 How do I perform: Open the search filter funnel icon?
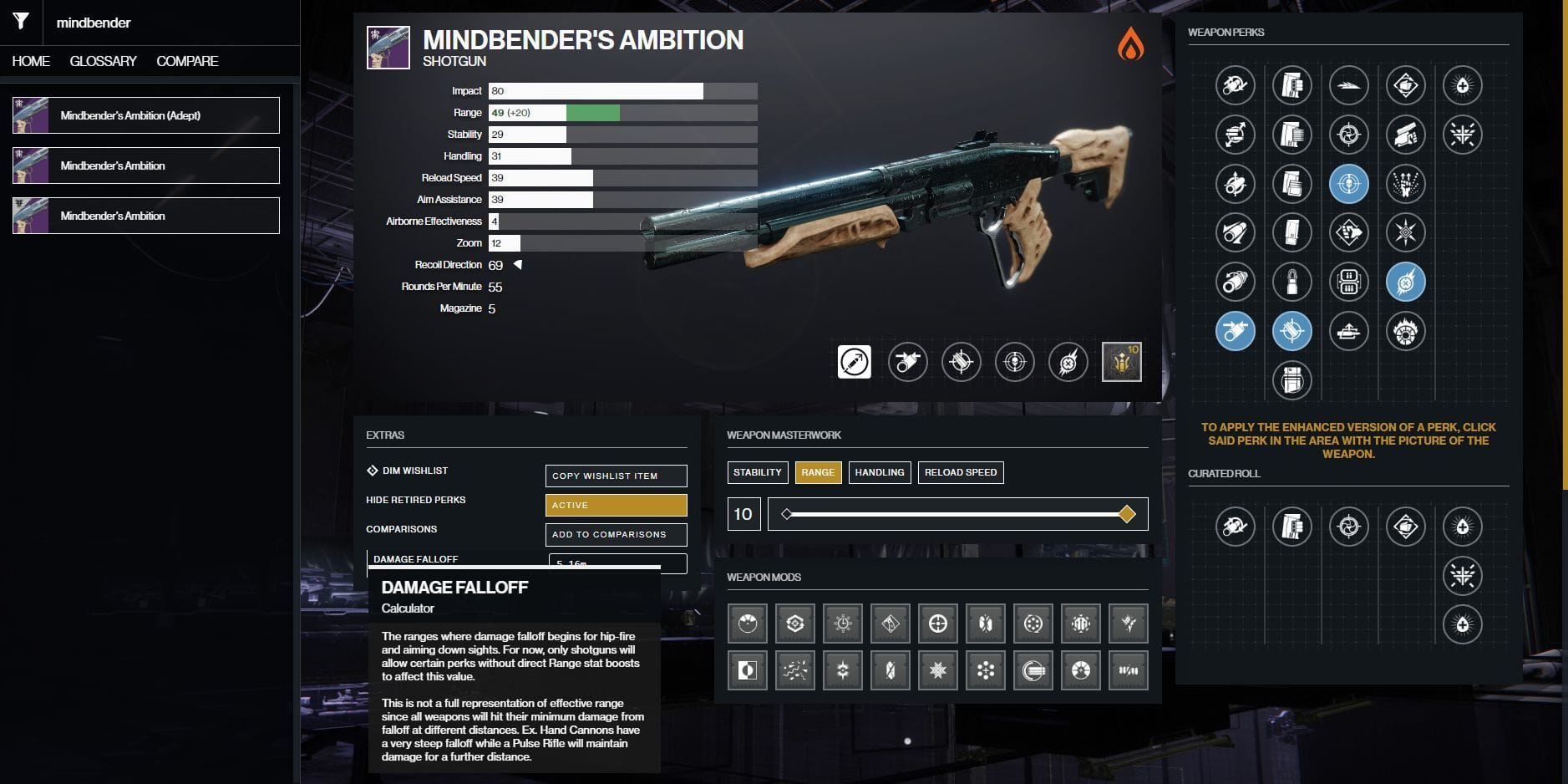(21, 22)
